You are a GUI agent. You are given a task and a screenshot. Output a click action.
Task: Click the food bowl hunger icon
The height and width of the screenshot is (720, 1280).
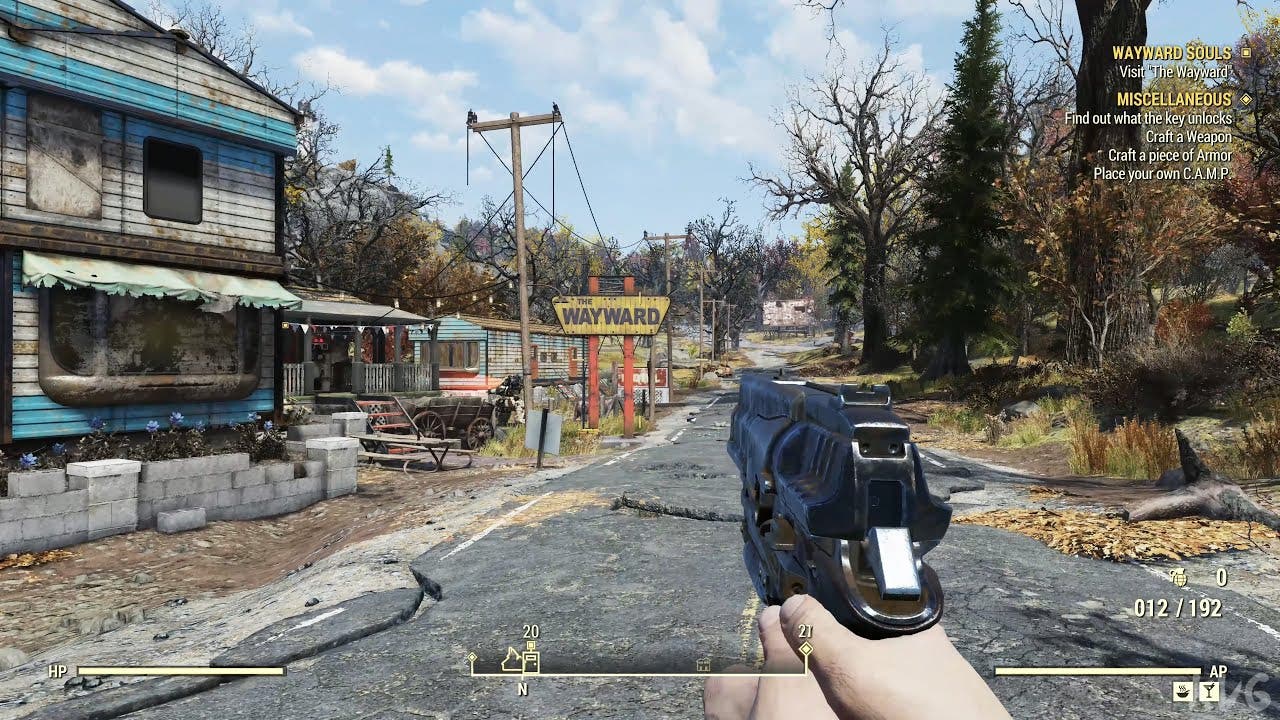pos(1183,691)
